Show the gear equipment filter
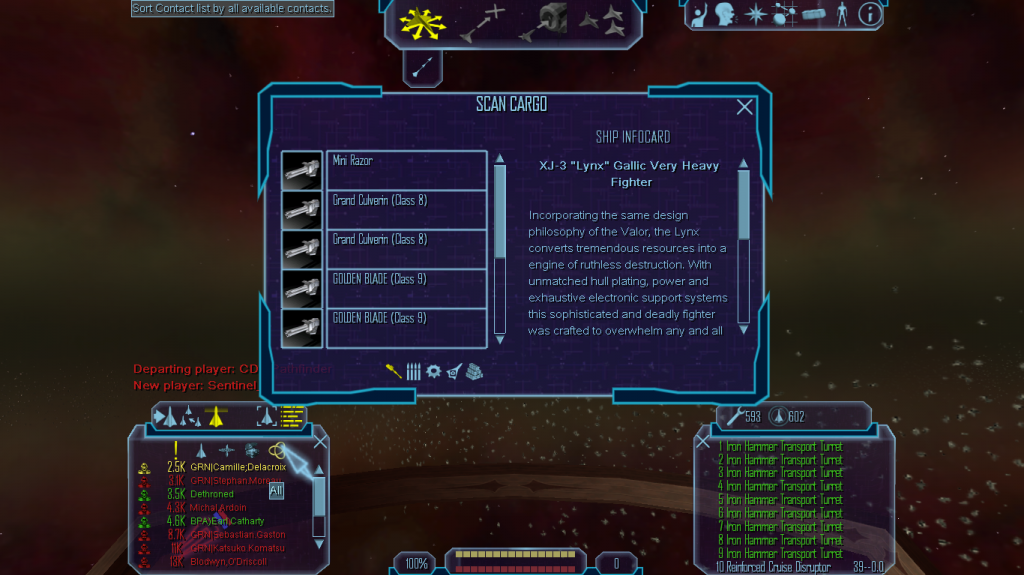Image resolution: width=1024 pixels, height=575 pixels. (433, 370)
